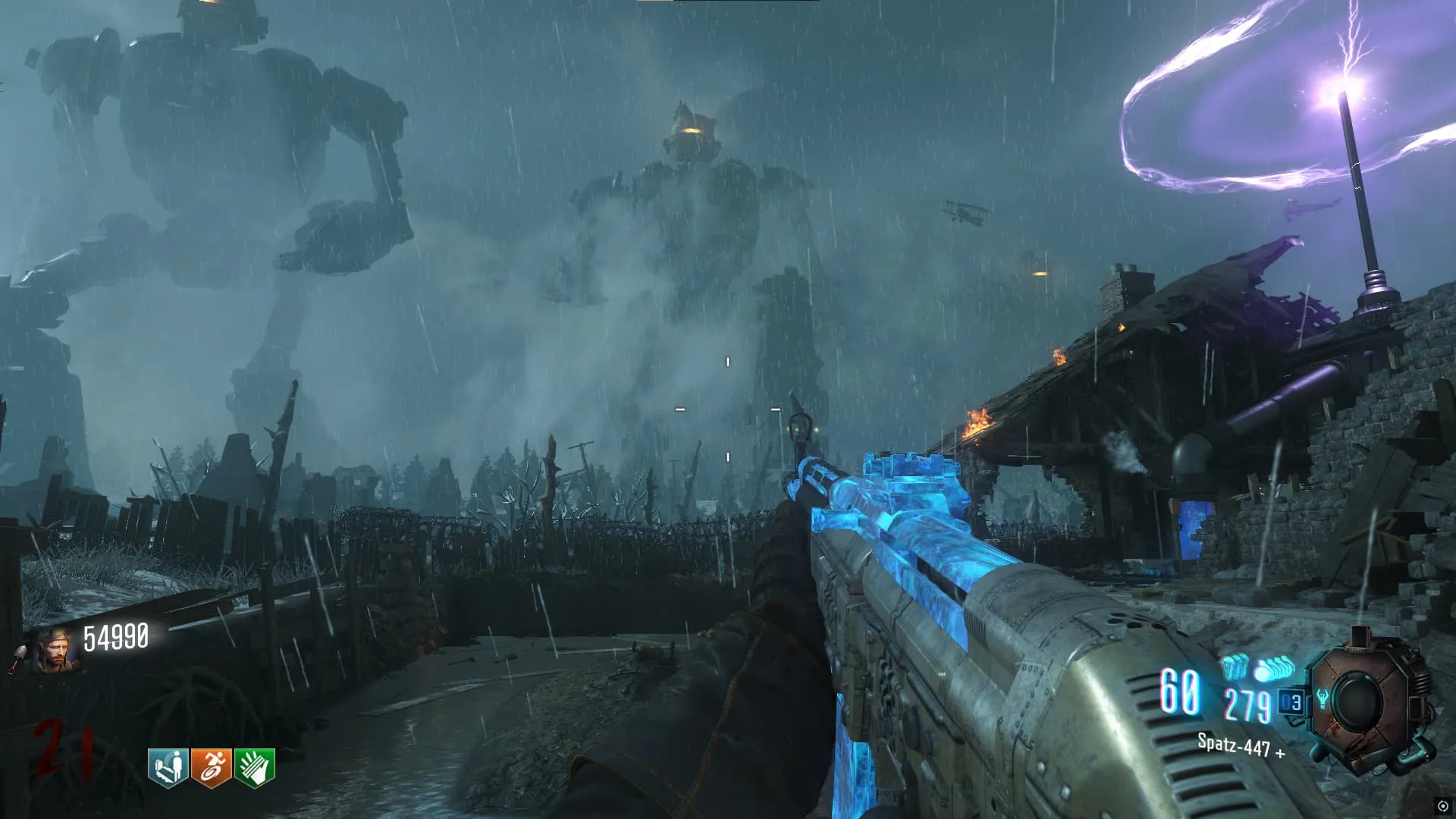Viewport: 1456px width, 819px height.
Task: Select the glowing lethal grenade stack icon
Action: coord(1276,669)
